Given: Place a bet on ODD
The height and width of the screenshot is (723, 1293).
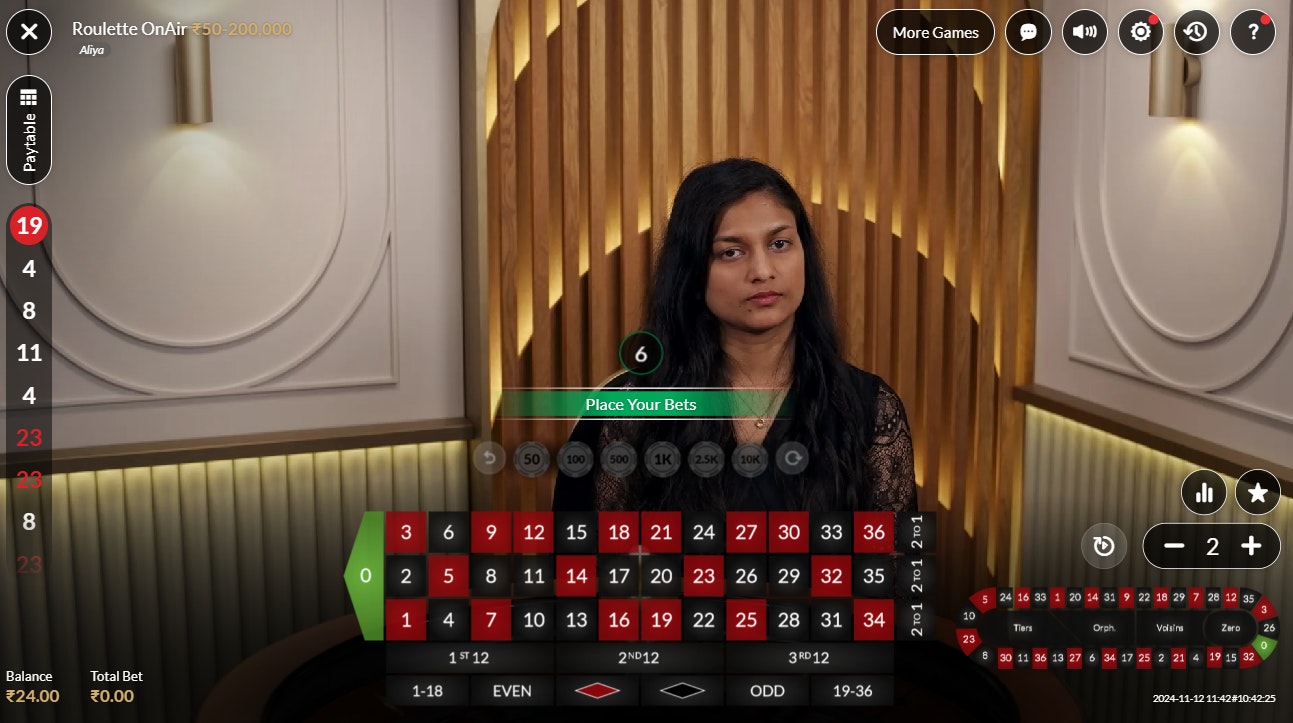Looking at the screenshot, I should pyautogui.click(x=767, y=690).
